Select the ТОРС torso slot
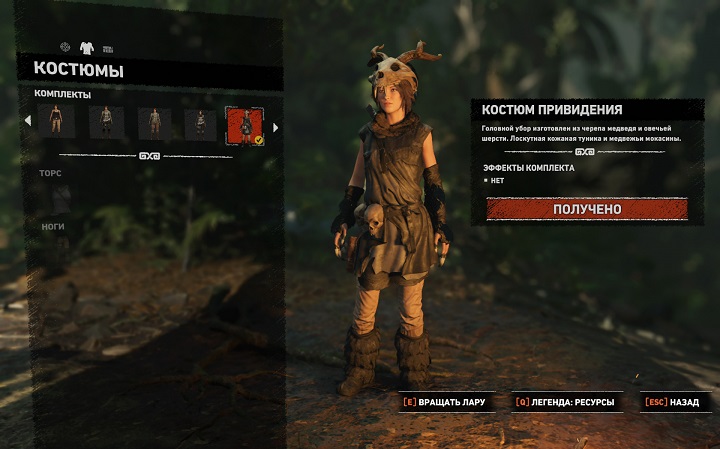Image resolution: width=720 pixels, height=449 pixels. click(x=51, y=174)
